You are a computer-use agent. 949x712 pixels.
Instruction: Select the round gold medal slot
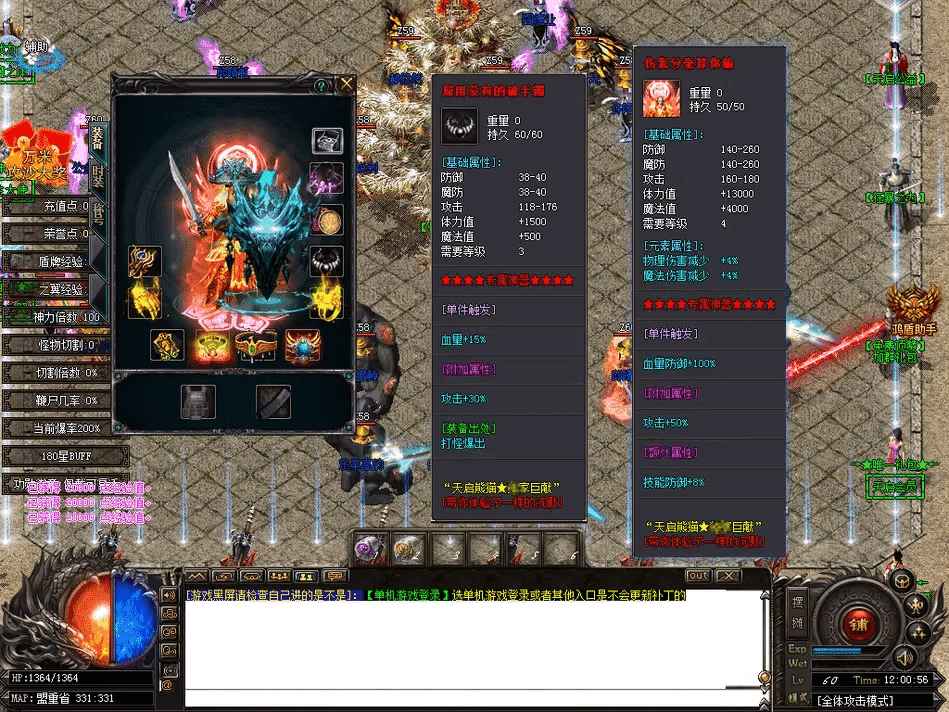coord(327,220)
